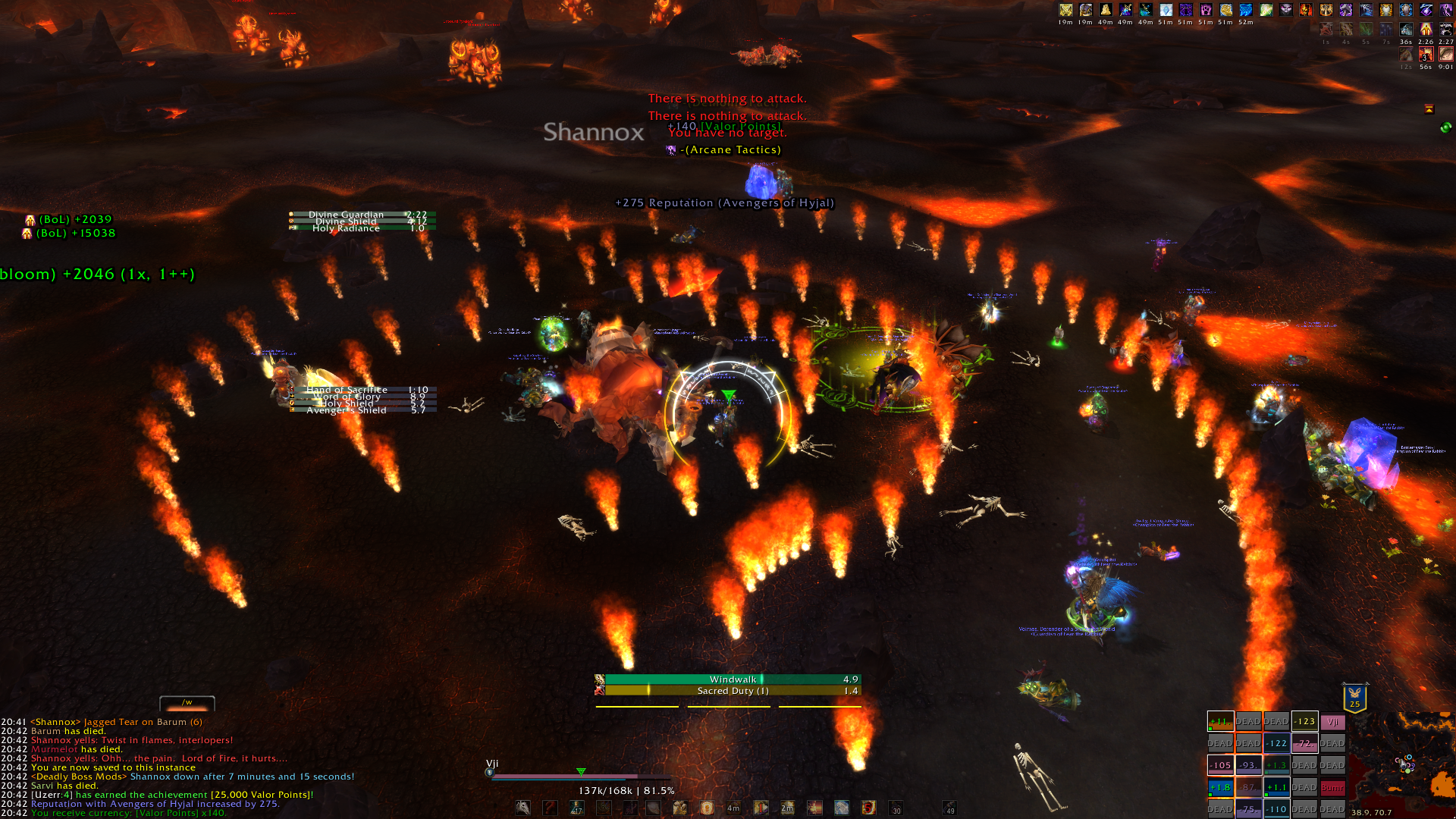Target the Bumr raid frame
1456x819 pixels.
[x=1332, y=787]
